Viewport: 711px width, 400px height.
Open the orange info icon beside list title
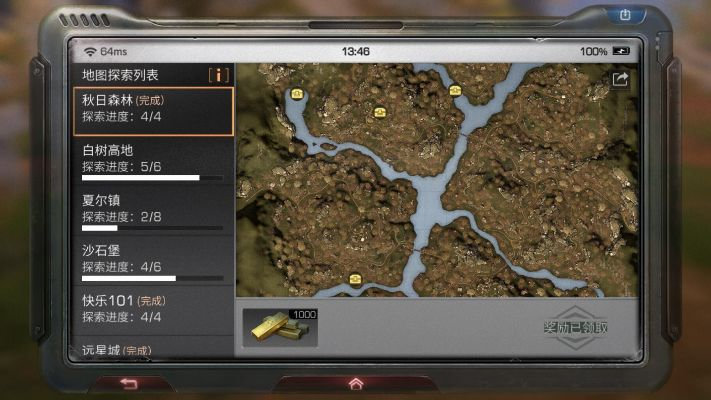coord(218,75)
